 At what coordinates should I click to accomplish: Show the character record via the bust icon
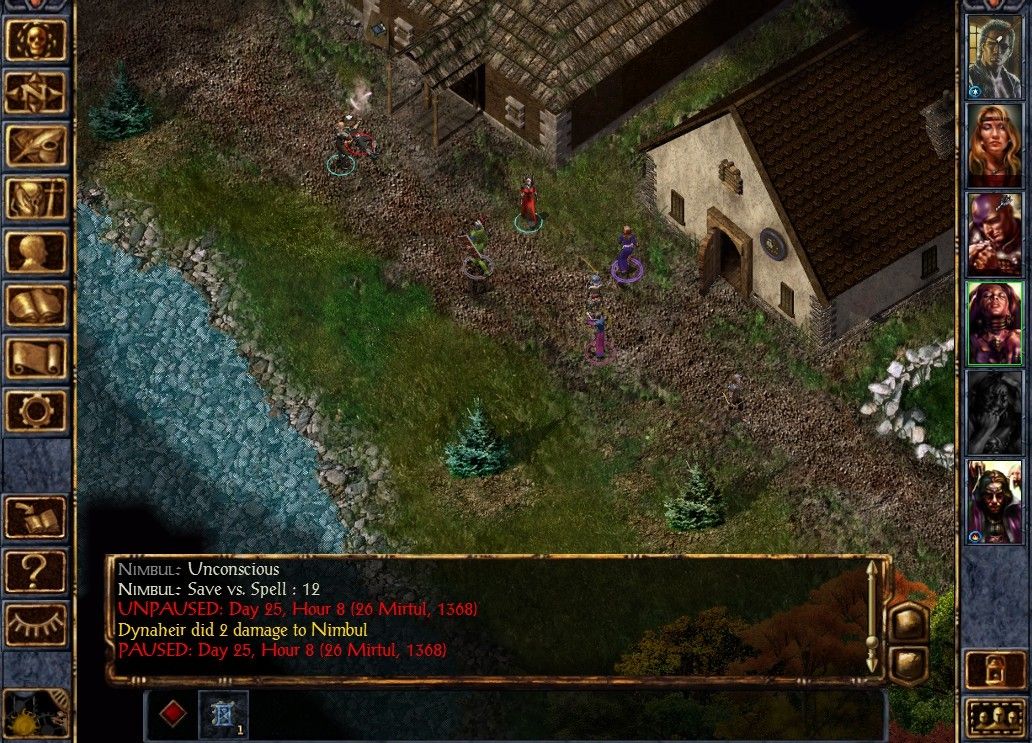36,252
